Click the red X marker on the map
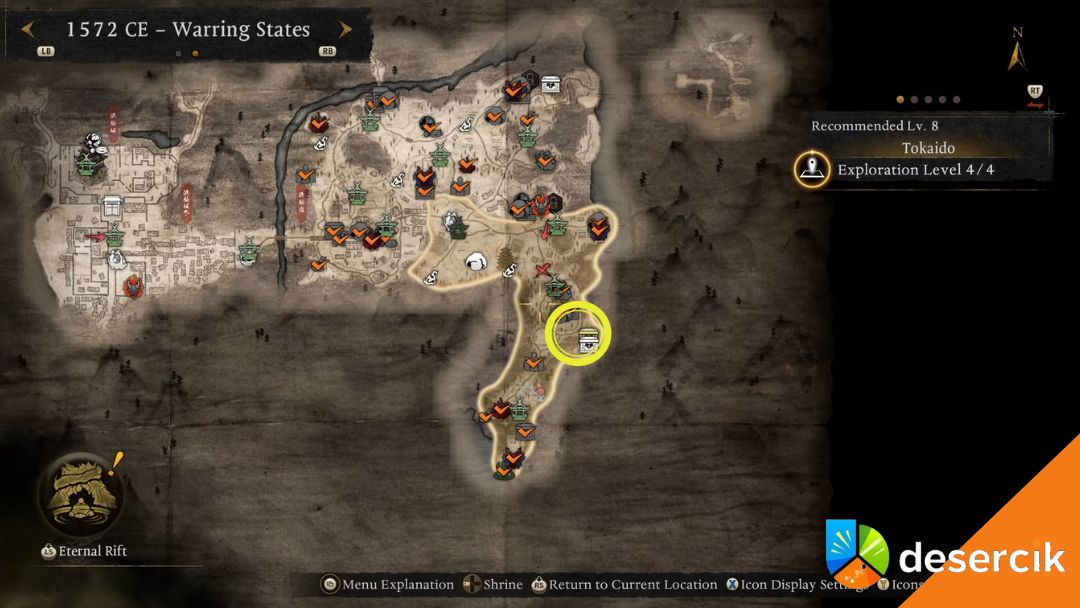 point(544,270)
